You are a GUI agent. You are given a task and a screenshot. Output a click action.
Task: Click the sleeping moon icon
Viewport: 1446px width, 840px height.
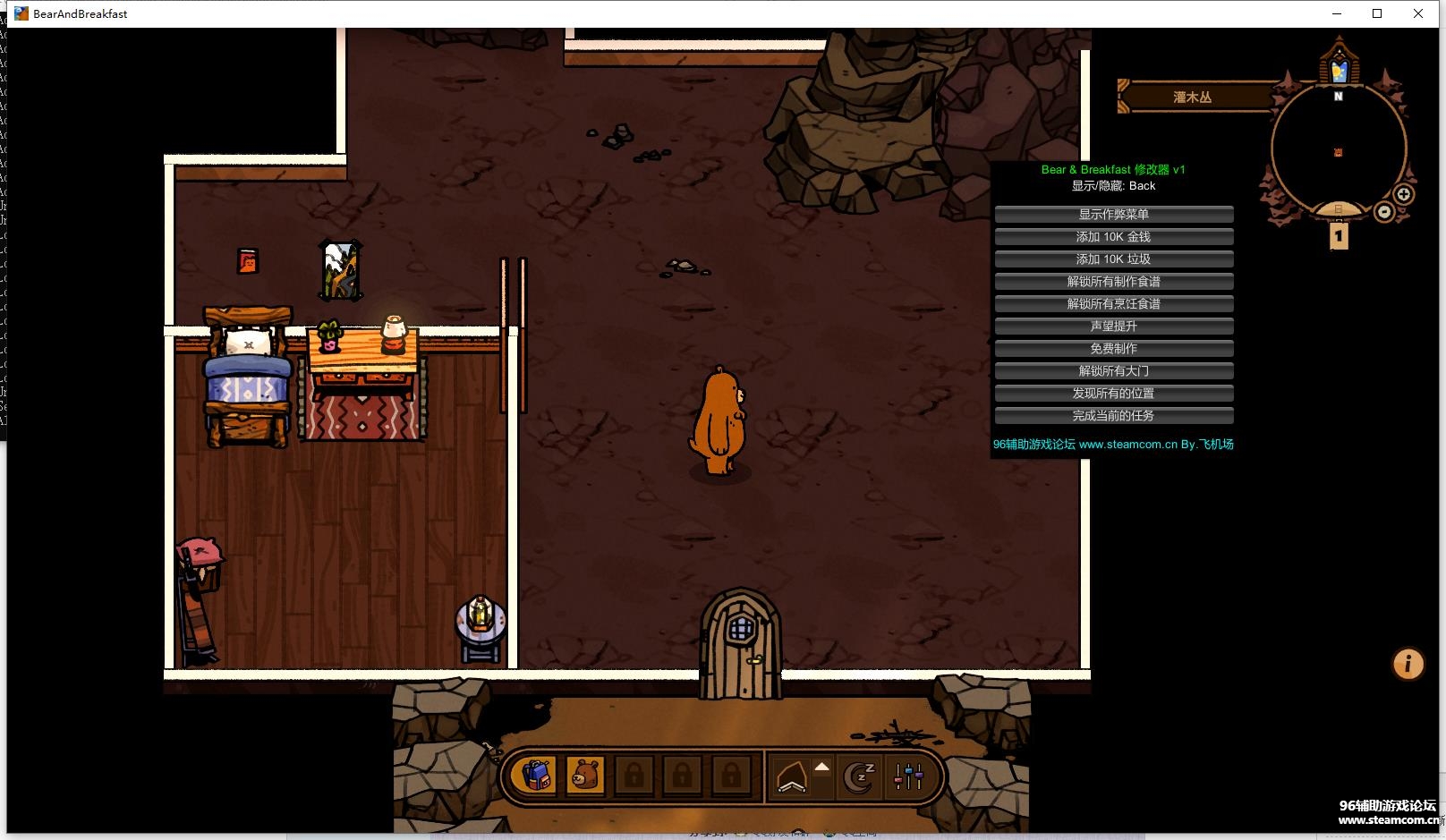tap(859, 776)
